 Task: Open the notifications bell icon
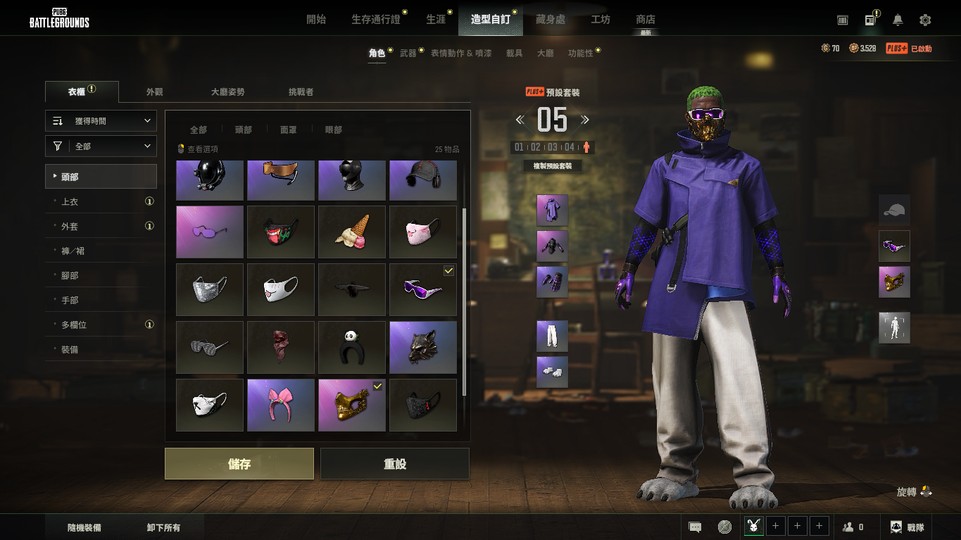pos(897,20)
